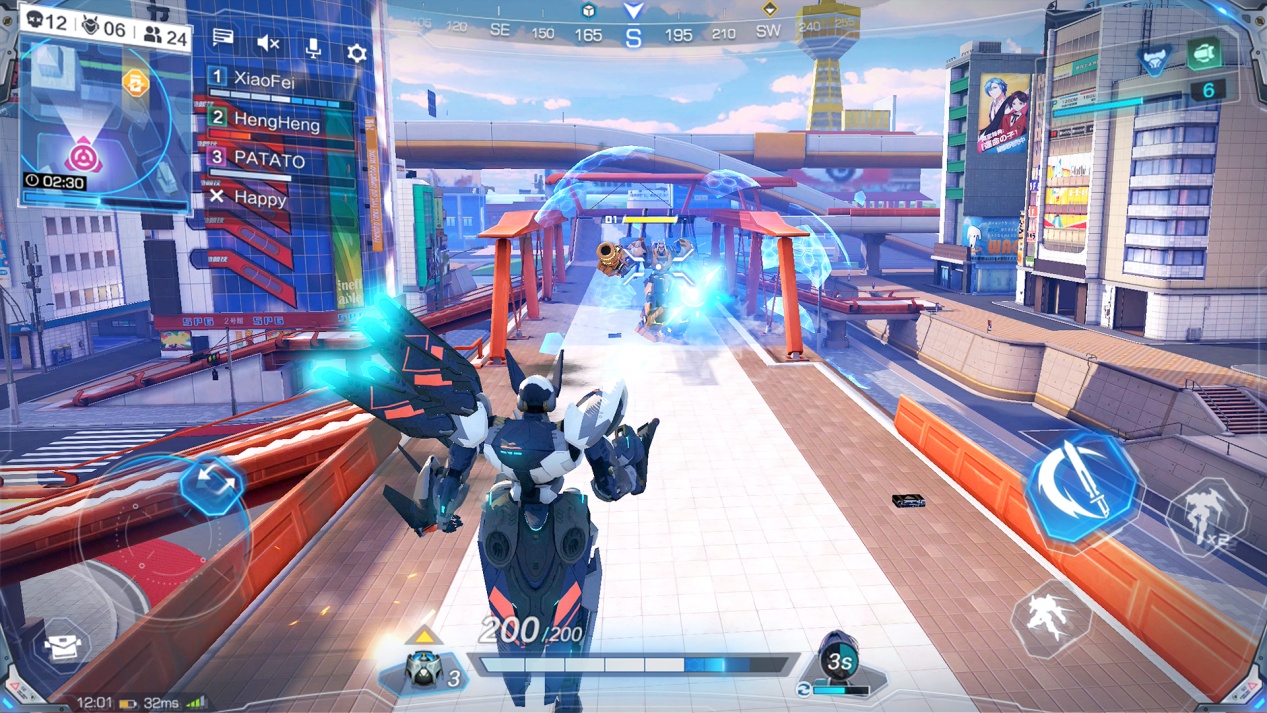This screenshot has width=1267, height=713.
Task: Select the blue triangular weapon icon
Action: 1155,60
